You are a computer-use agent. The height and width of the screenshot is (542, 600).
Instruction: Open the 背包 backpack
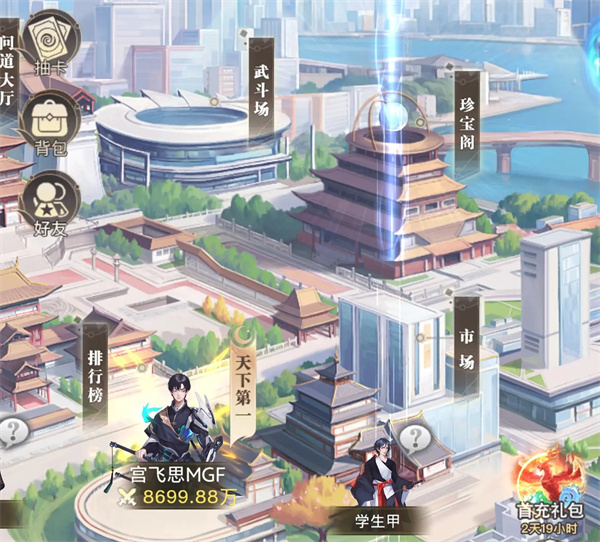[x=49, y=124]
